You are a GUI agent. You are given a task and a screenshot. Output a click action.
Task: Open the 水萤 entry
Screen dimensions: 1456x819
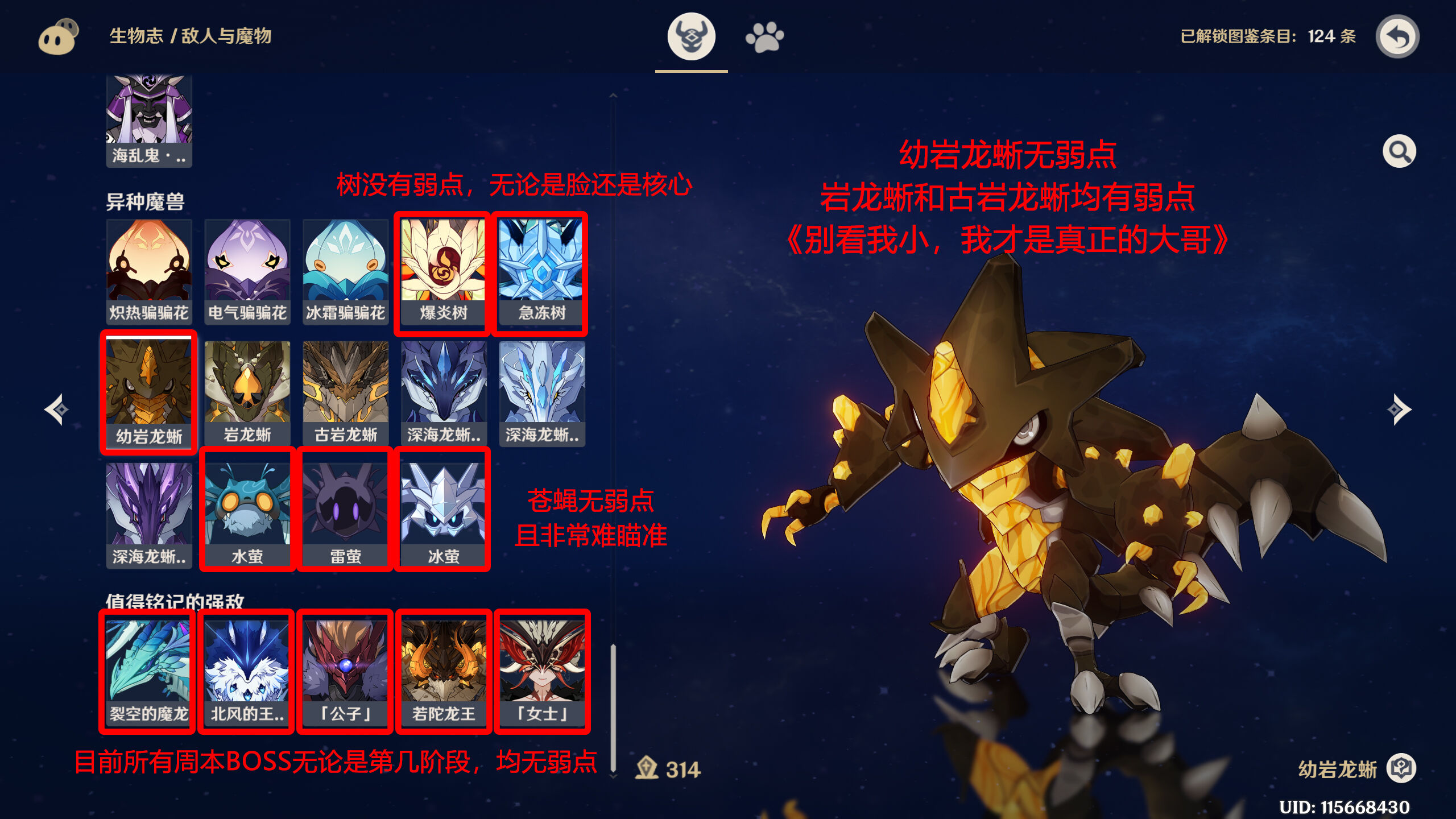tap(246, 508)
